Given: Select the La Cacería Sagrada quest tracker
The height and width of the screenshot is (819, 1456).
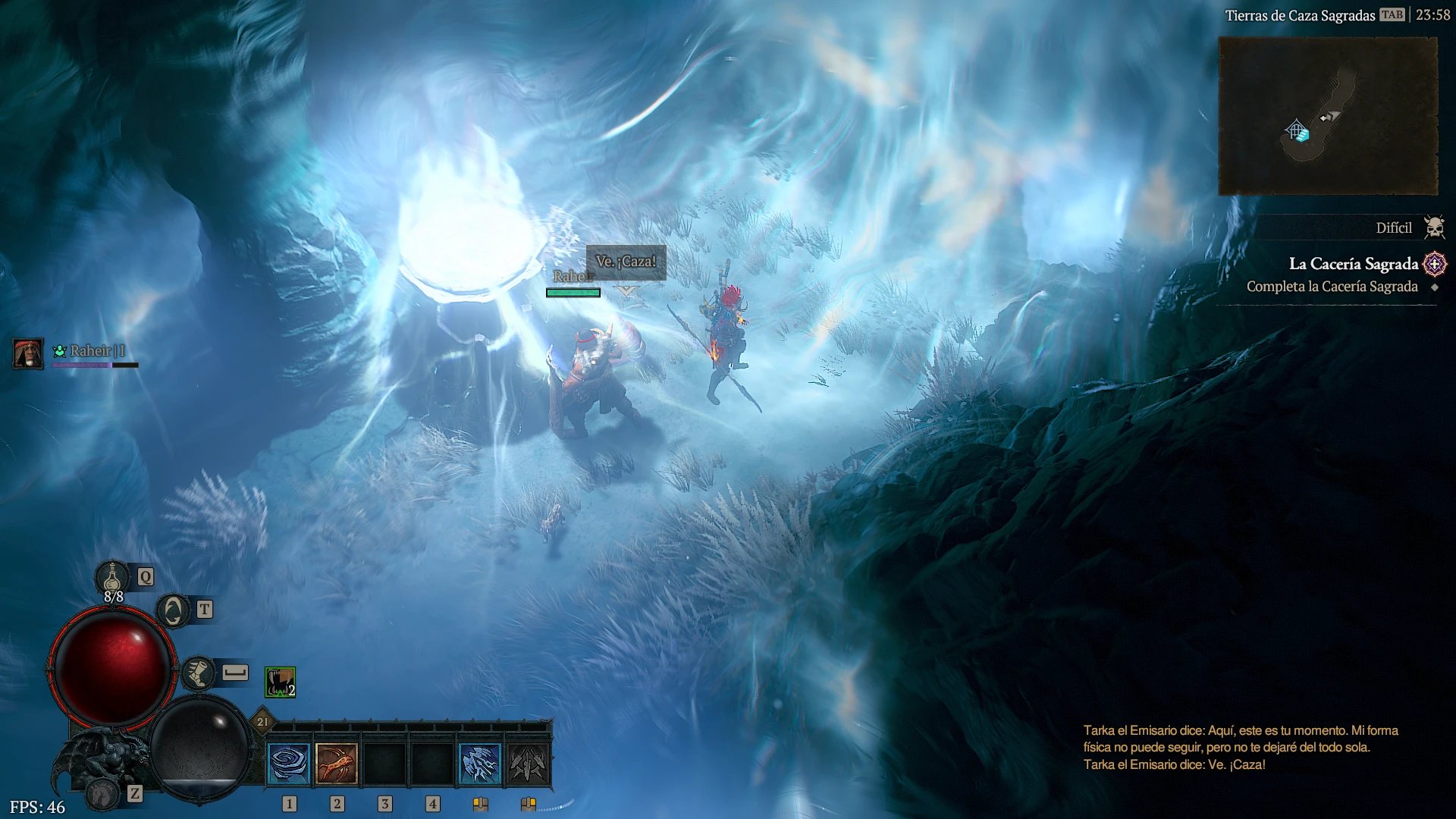Looking at the screenshot, I should [1353, 264].
